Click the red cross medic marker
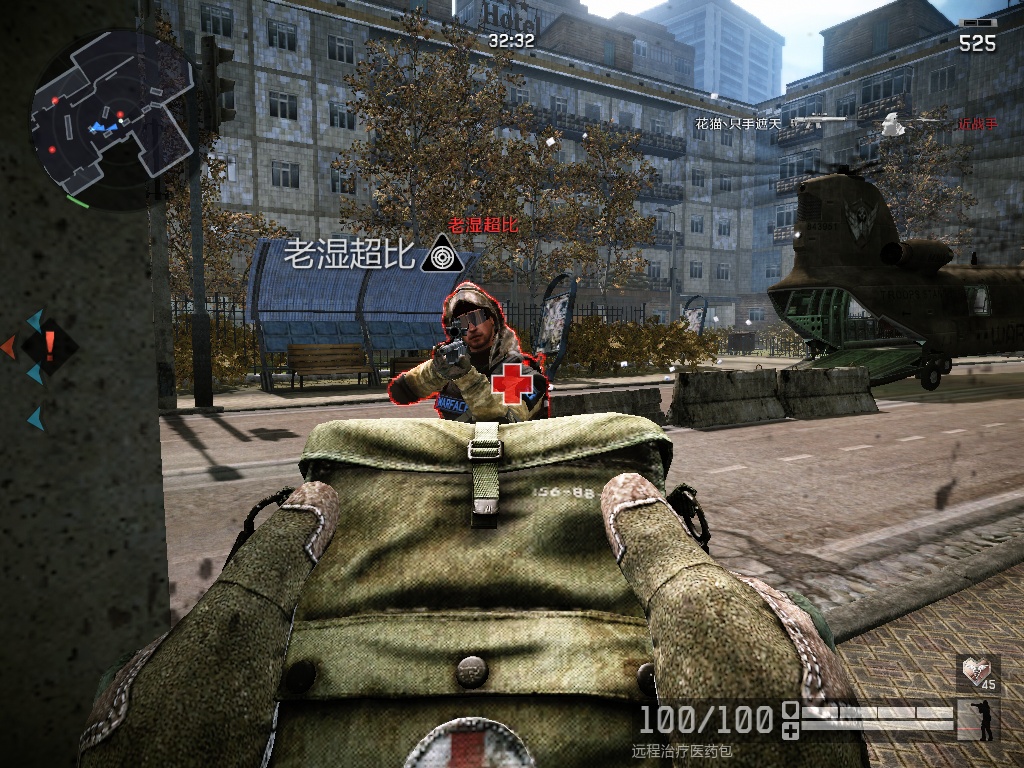The width and height of the screenshot is (1024, 768). [x=511, y=383]
